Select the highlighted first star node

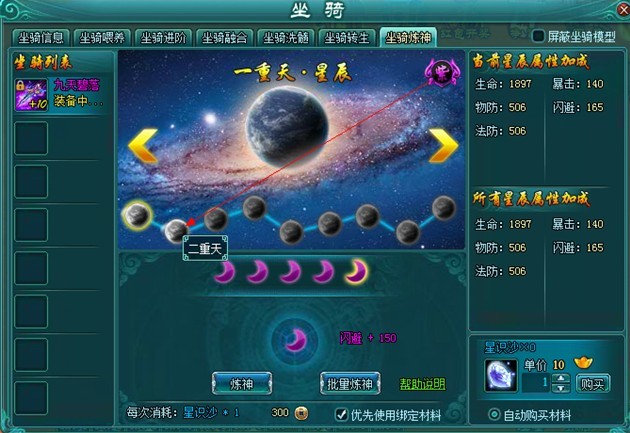[x=136, y=213]
